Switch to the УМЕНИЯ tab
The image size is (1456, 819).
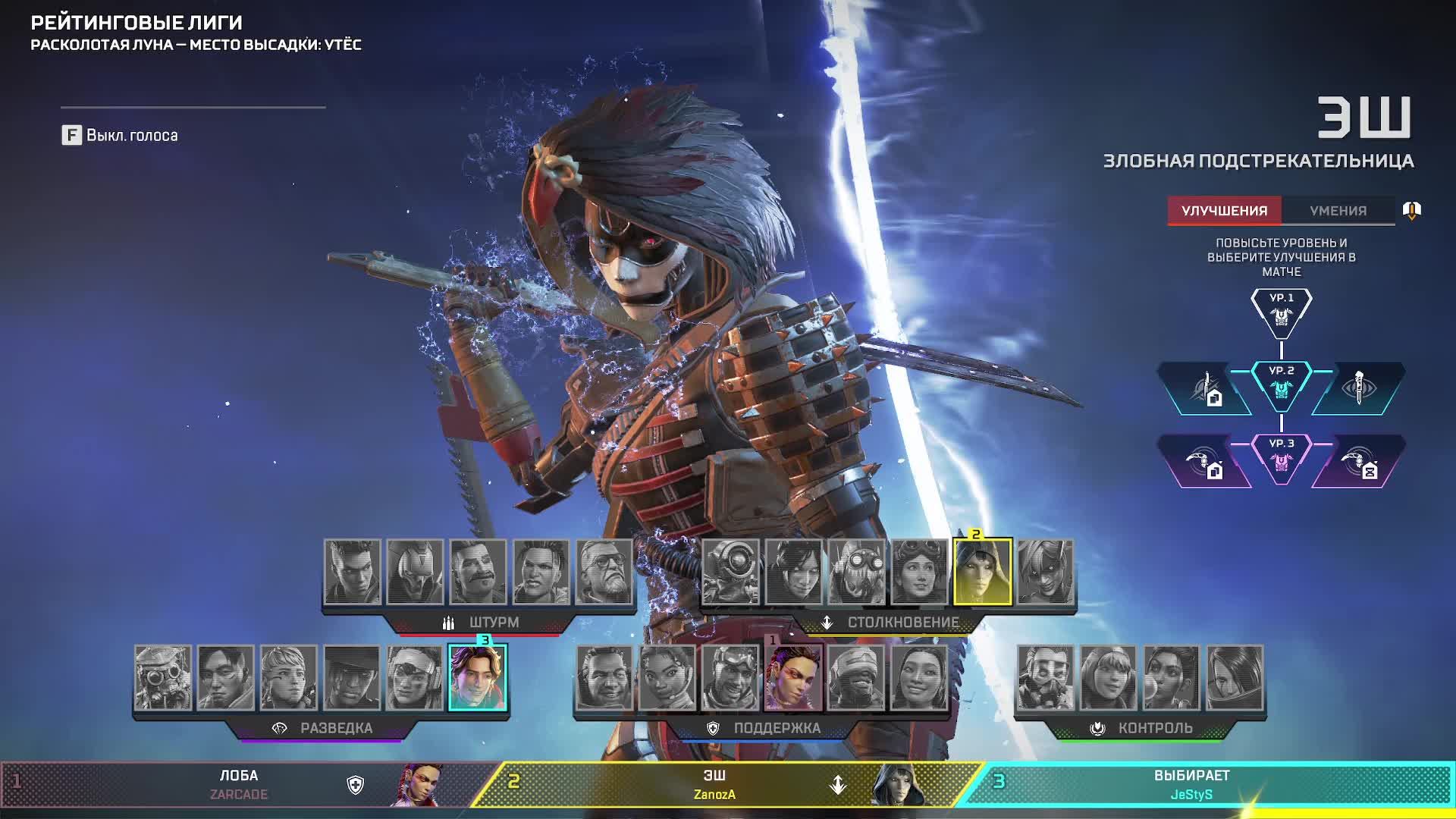(1338, 211)
